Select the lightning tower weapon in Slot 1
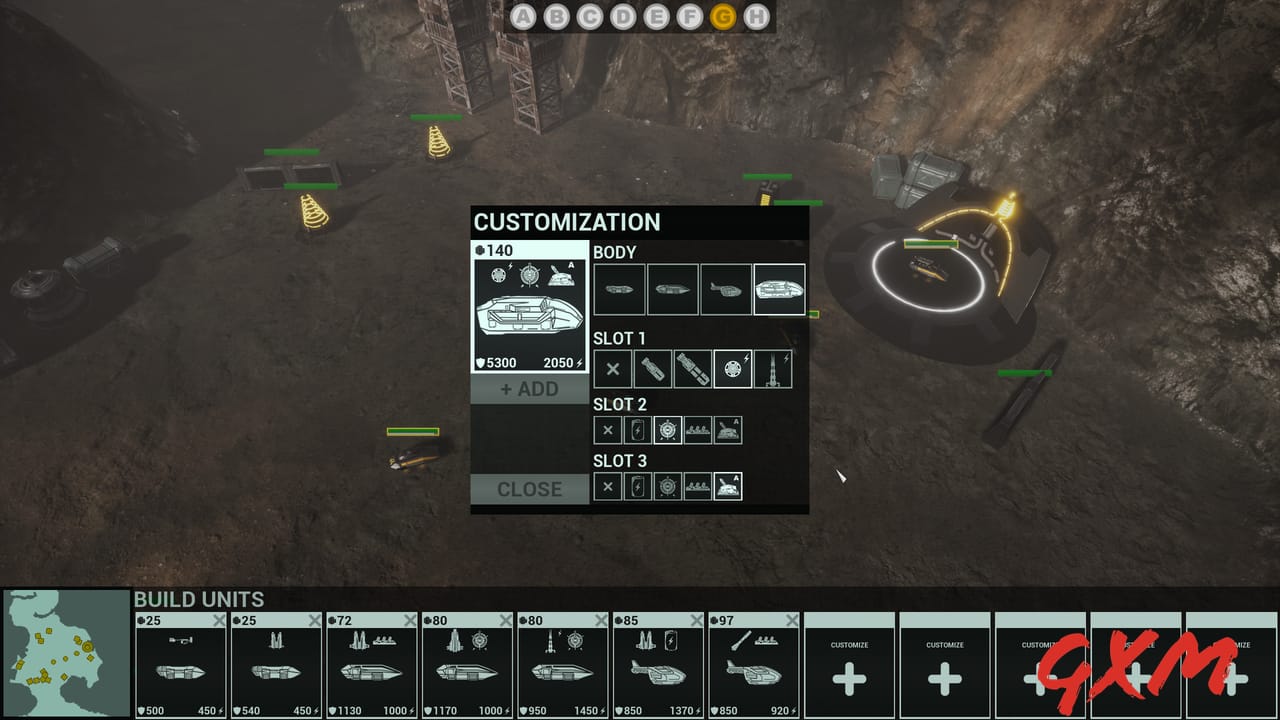This screenshot has height=720, width=1280. (x=775, y=368)
